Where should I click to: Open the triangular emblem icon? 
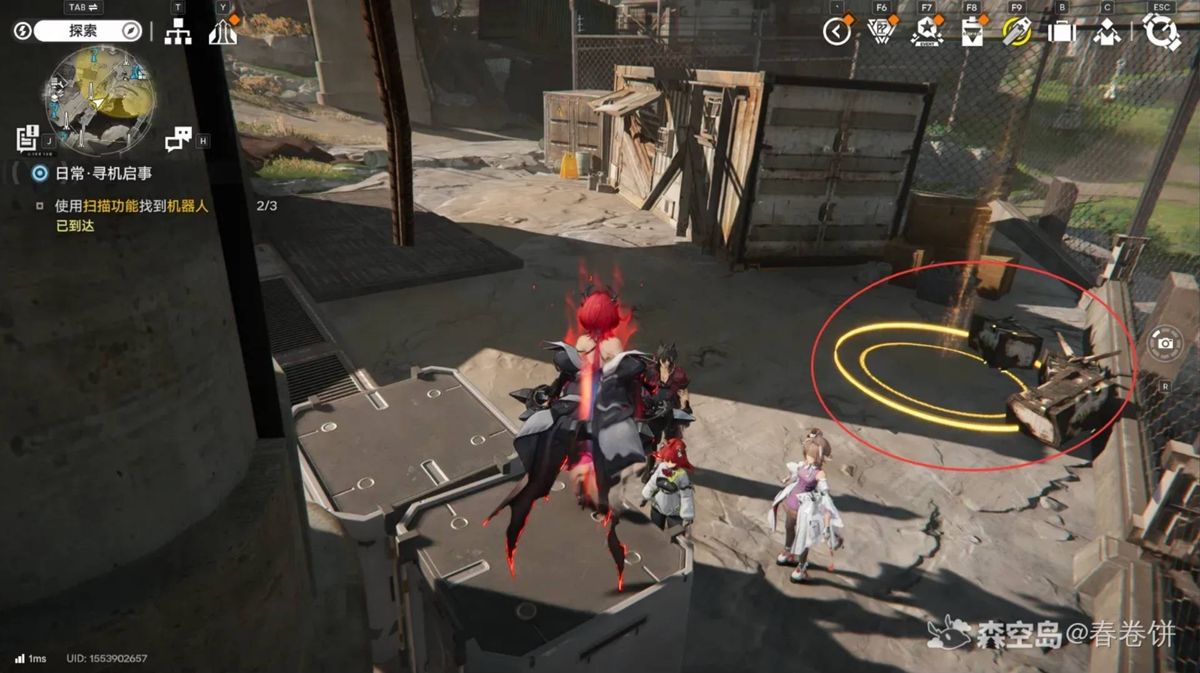(x=880, y=32)
